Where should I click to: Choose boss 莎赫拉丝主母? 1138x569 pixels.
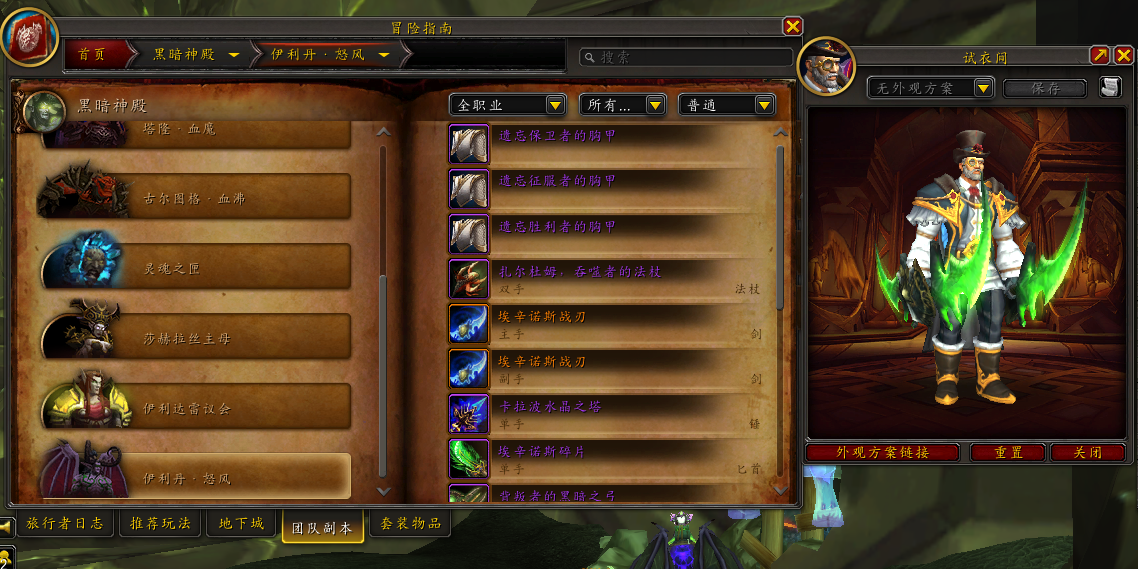(x=196, y=338)
